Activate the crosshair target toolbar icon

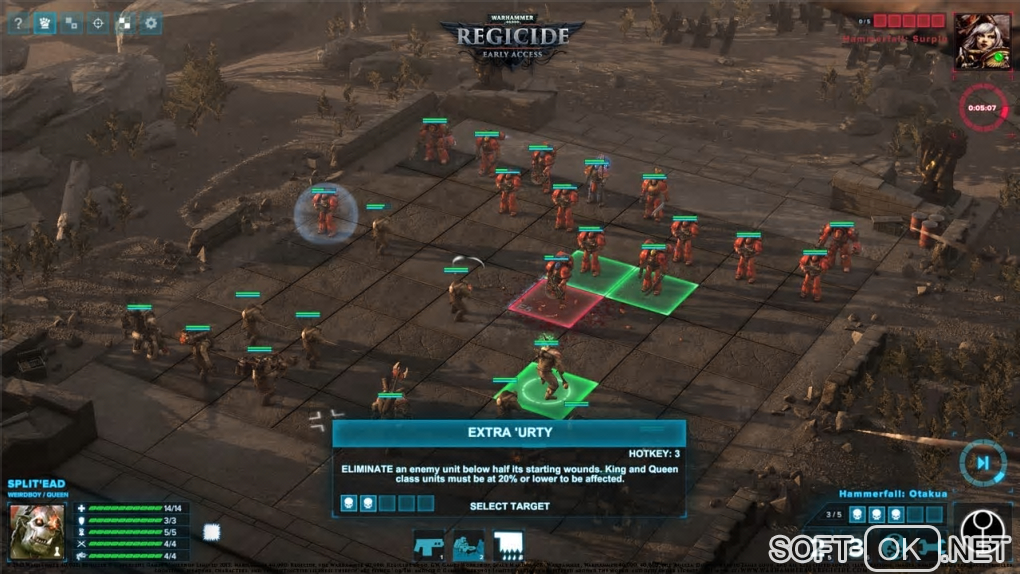tap(98, 23)
